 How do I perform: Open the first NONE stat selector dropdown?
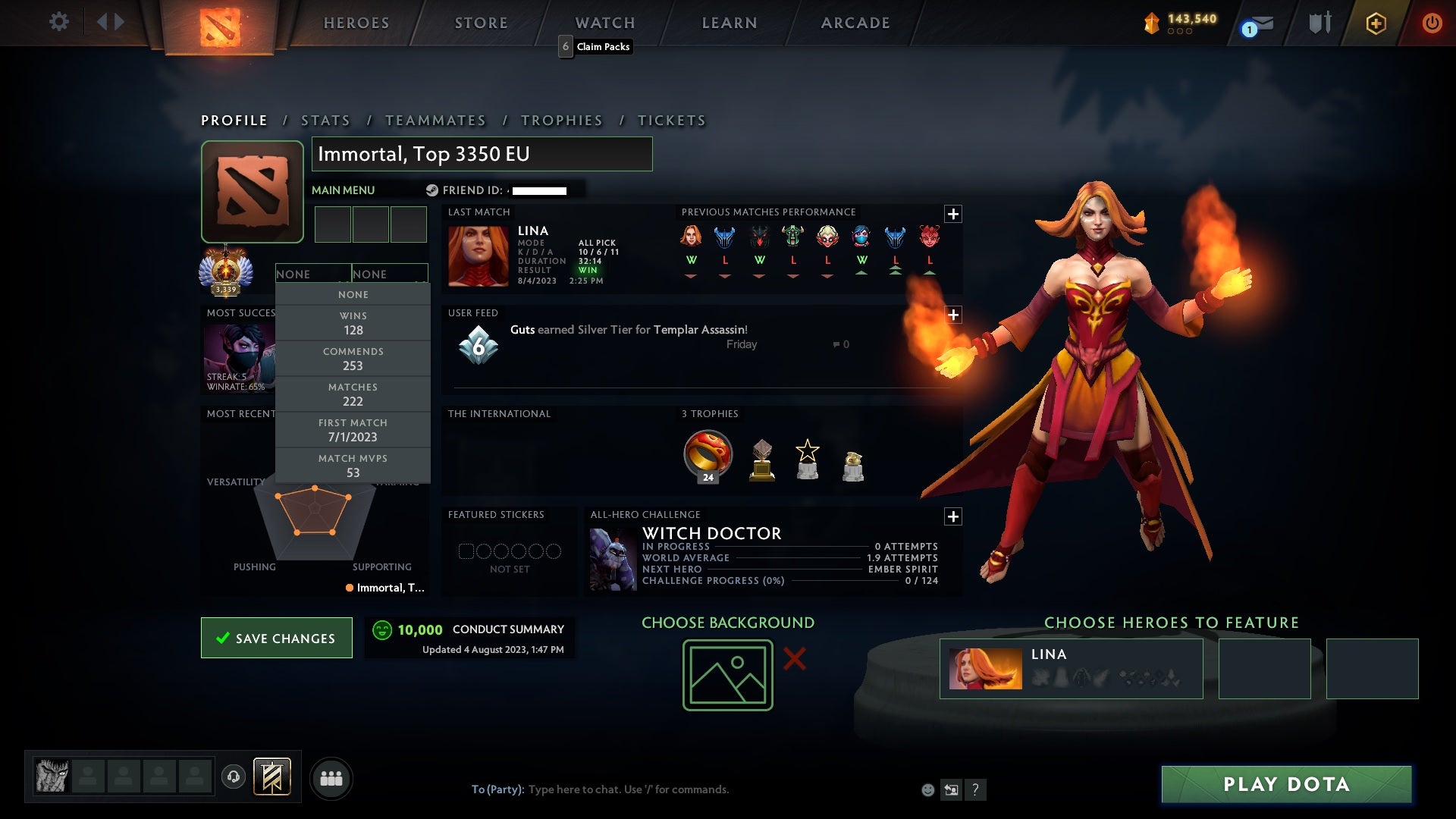point(313,274)
